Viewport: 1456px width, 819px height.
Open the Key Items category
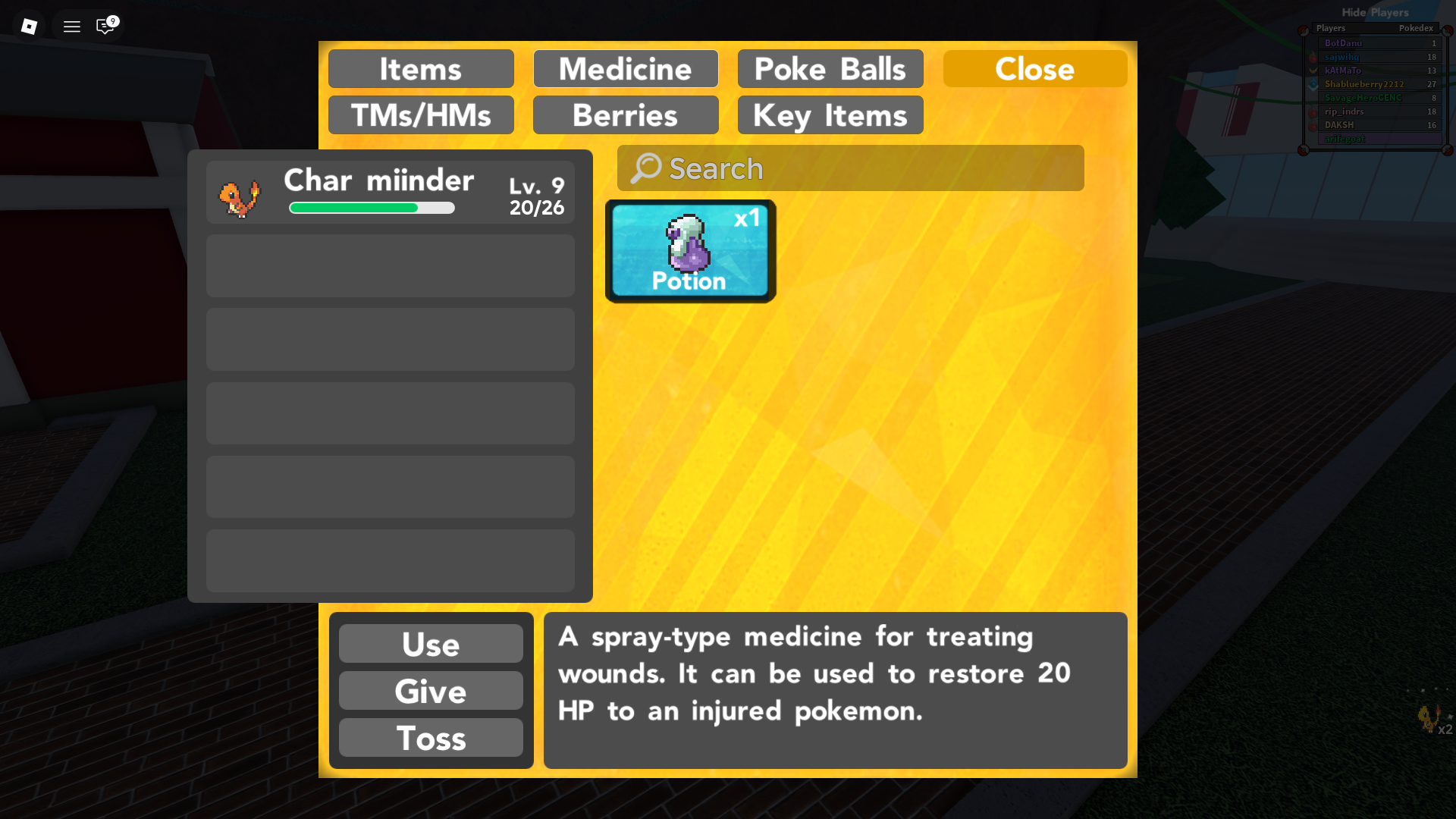(x=829, y=115)
